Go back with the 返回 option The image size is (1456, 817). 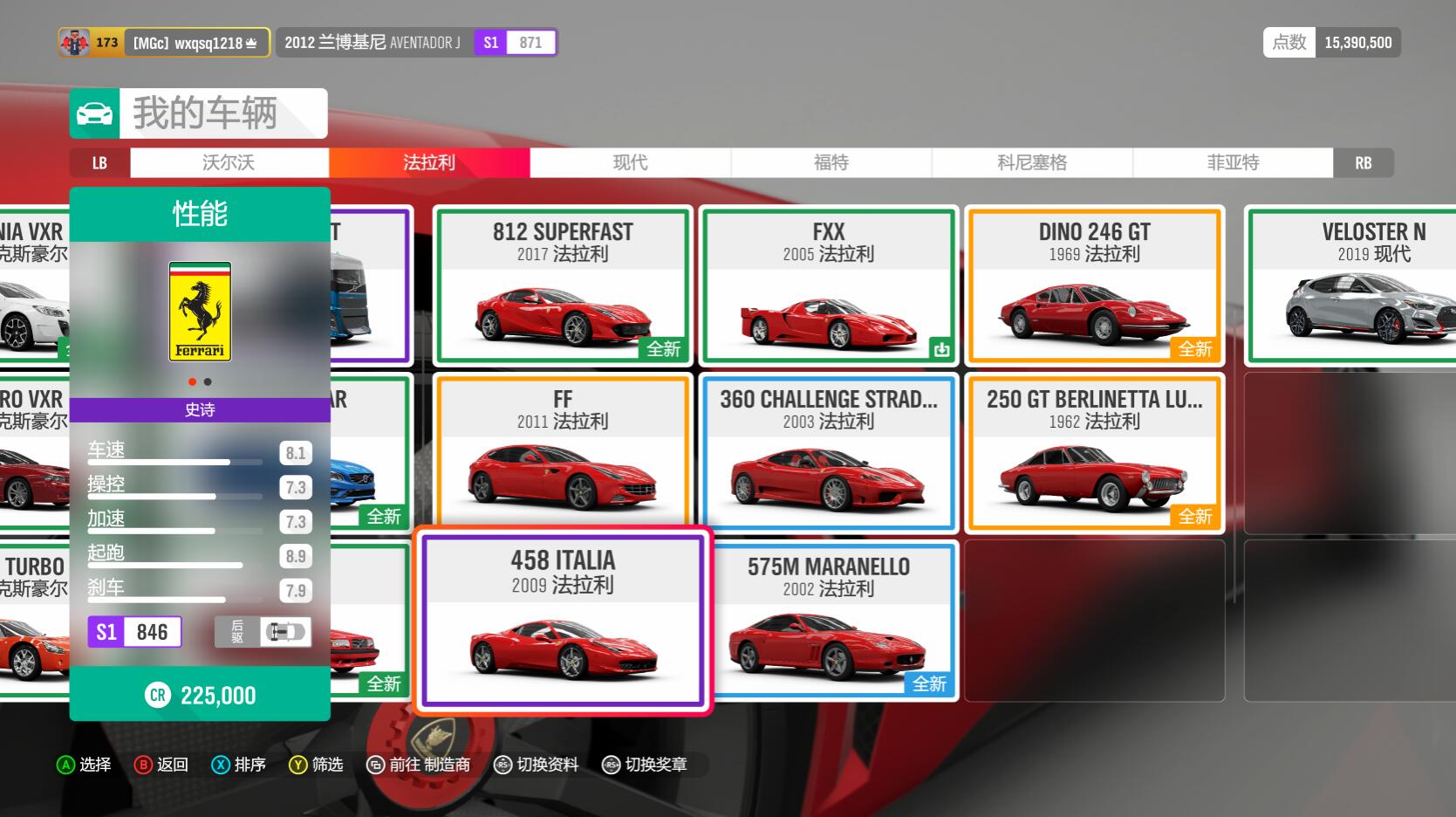161,765
